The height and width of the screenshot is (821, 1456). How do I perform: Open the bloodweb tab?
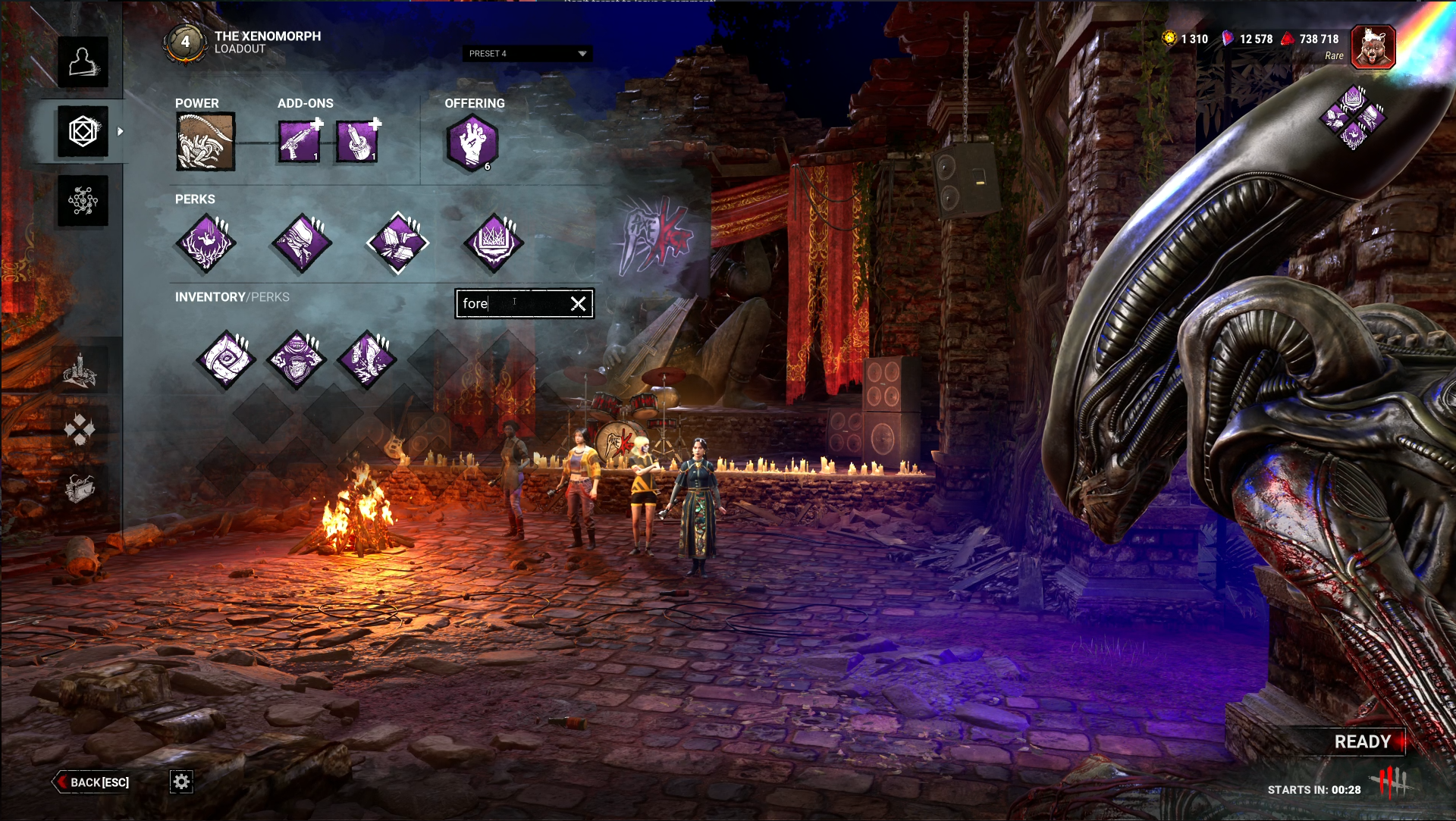pos(83,201)
